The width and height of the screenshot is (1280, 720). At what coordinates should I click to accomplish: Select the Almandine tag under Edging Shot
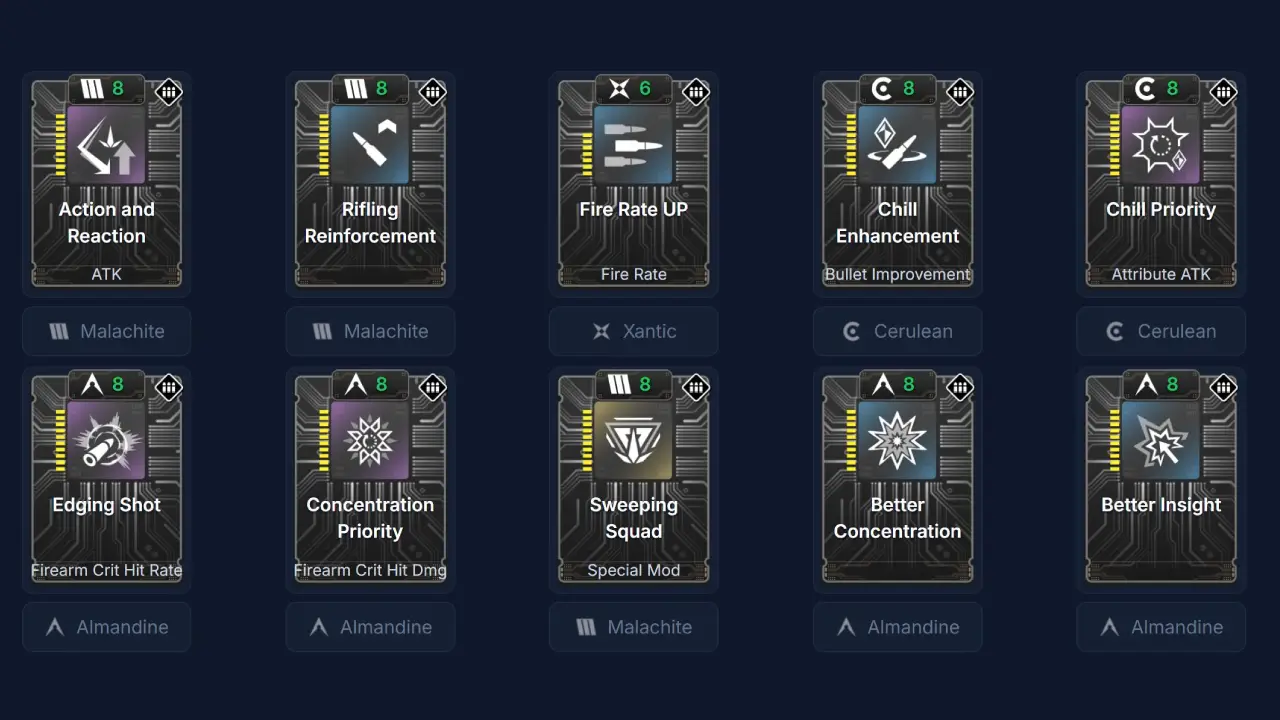pyautogui.click(x=106, y=627)
